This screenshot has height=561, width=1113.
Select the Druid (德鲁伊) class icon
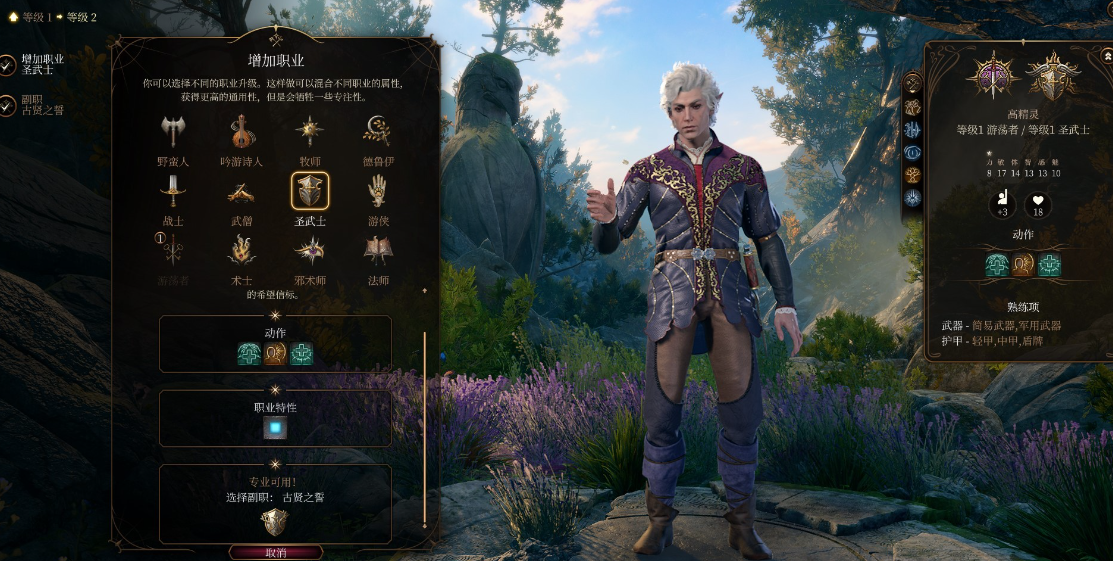[x=376, y=132]
